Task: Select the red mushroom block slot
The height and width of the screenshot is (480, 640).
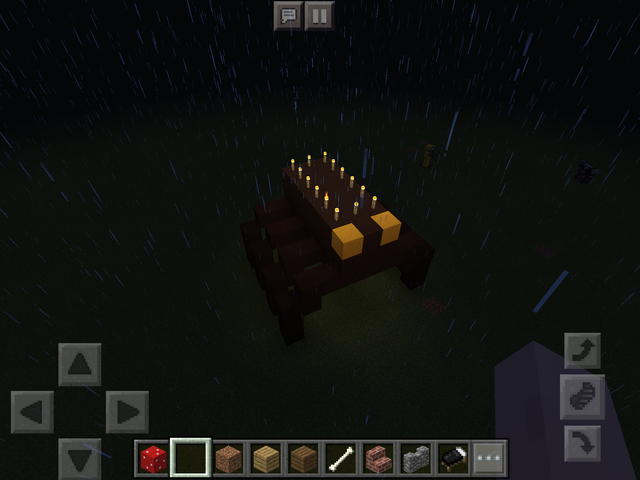Action: pyautogui.click(x=152, y=459)
